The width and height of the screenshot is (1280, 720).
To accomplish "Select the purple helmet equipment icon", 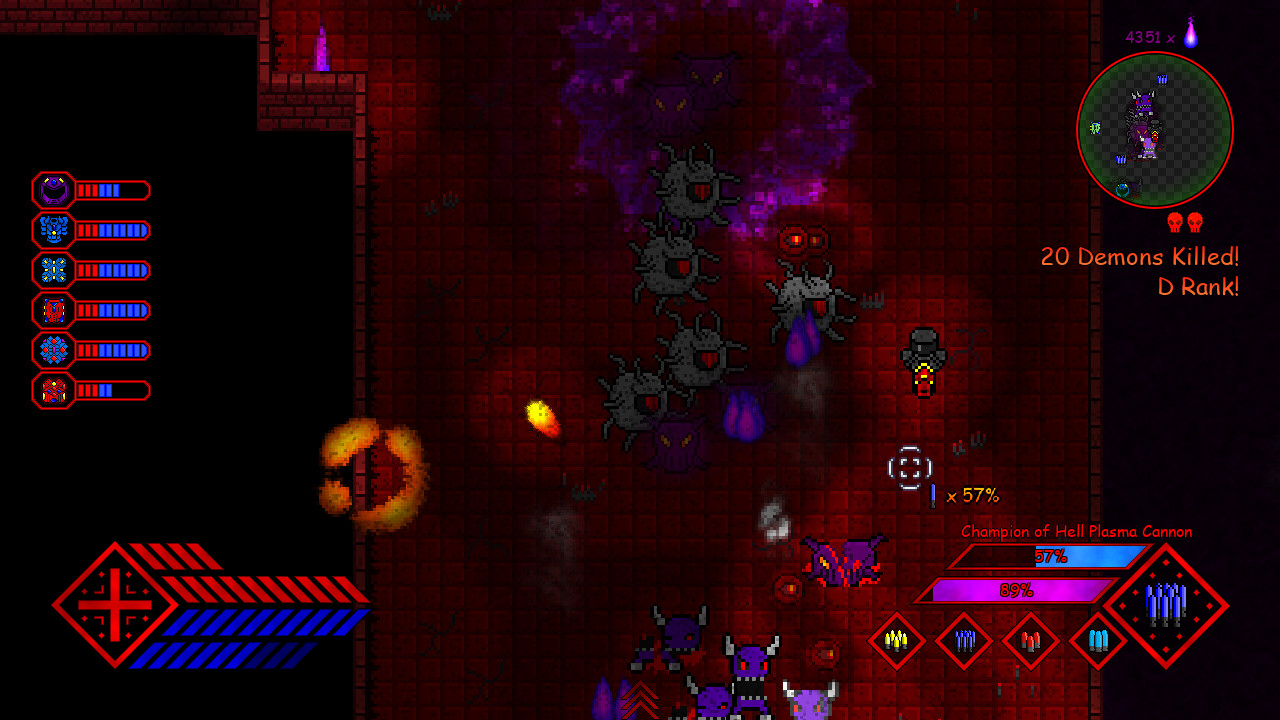I will 52,191.
